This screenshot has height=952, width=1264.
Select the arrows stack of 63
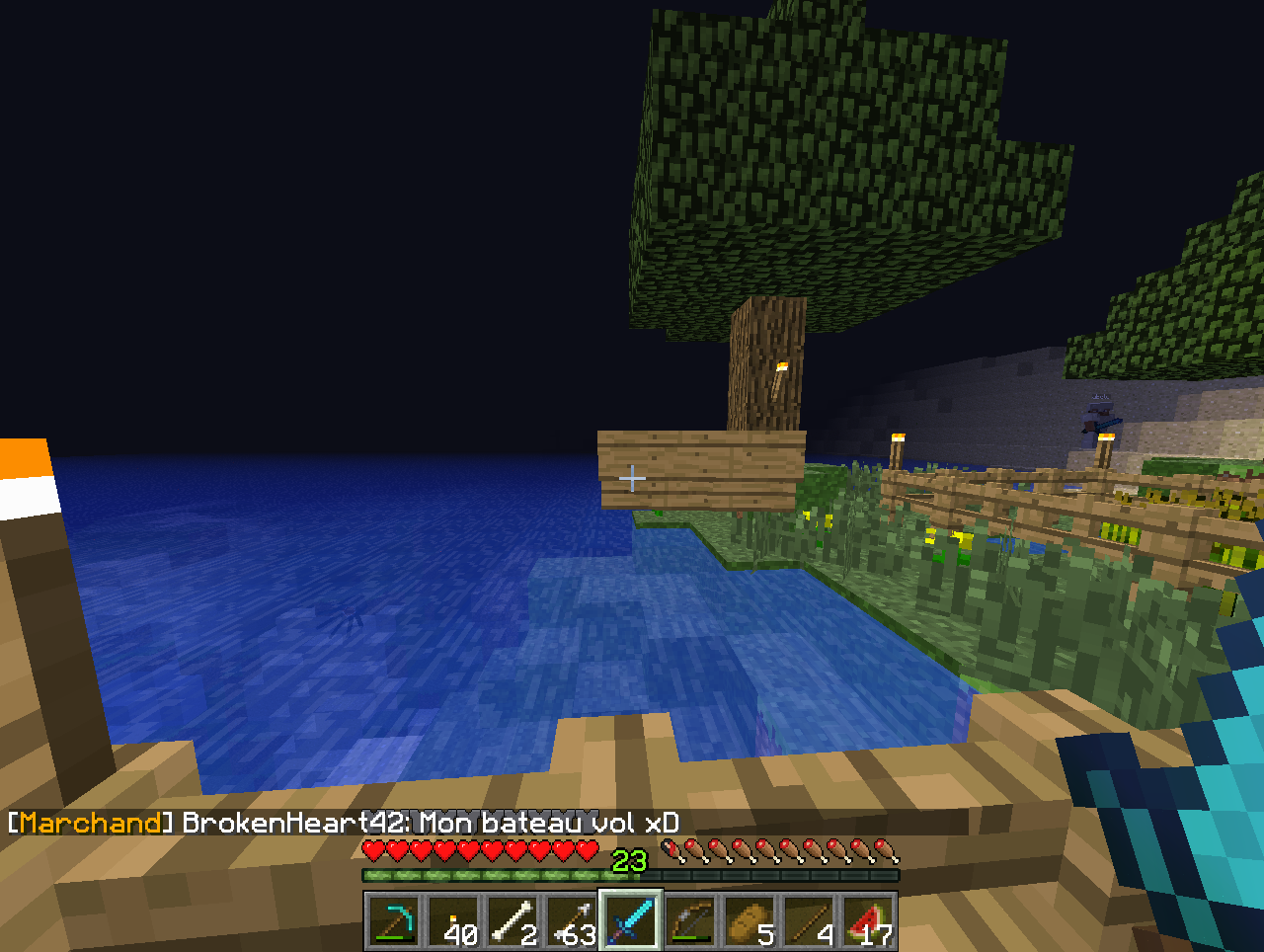572,921
